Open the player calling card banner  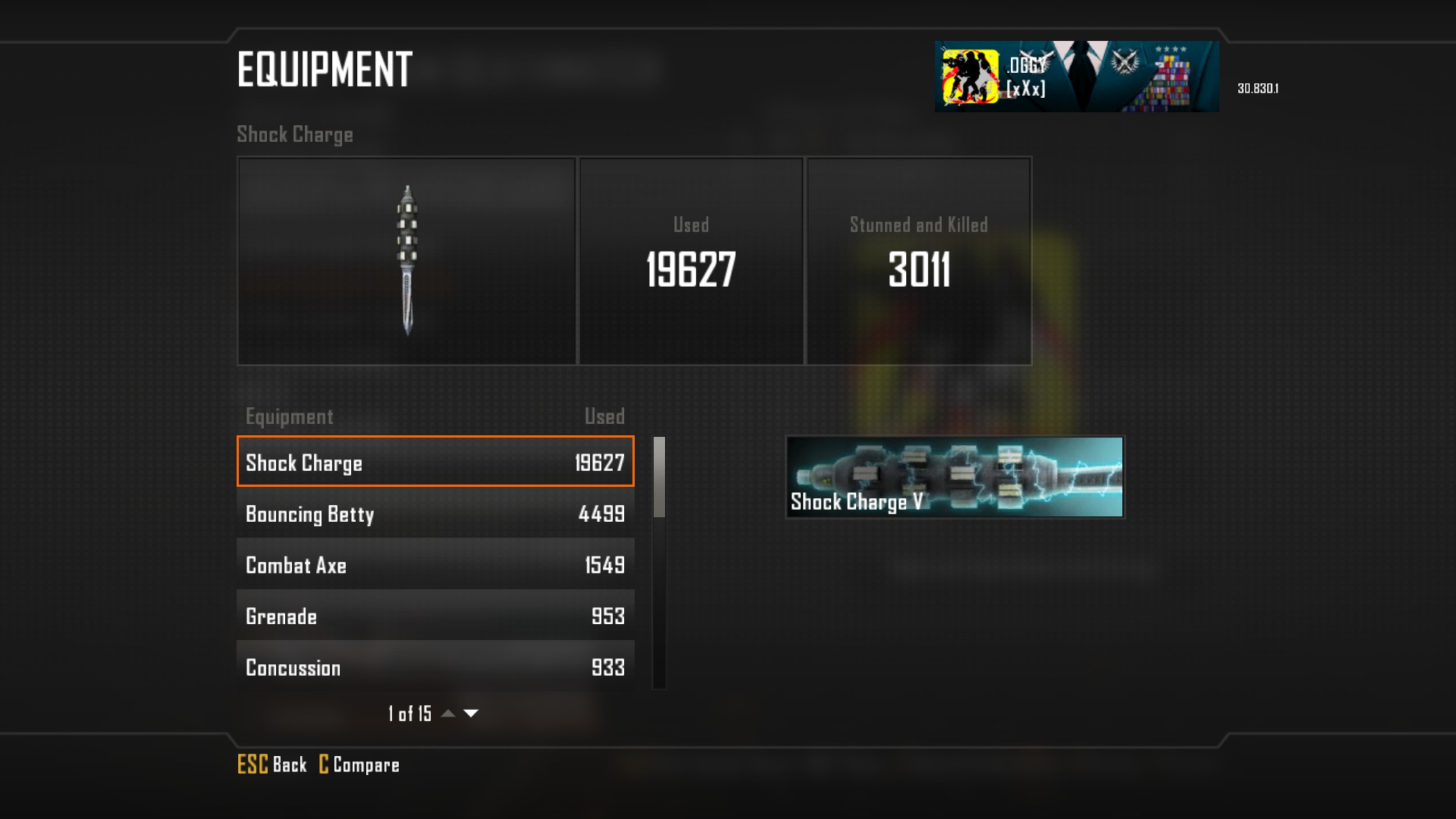(x=1076, y=77)
